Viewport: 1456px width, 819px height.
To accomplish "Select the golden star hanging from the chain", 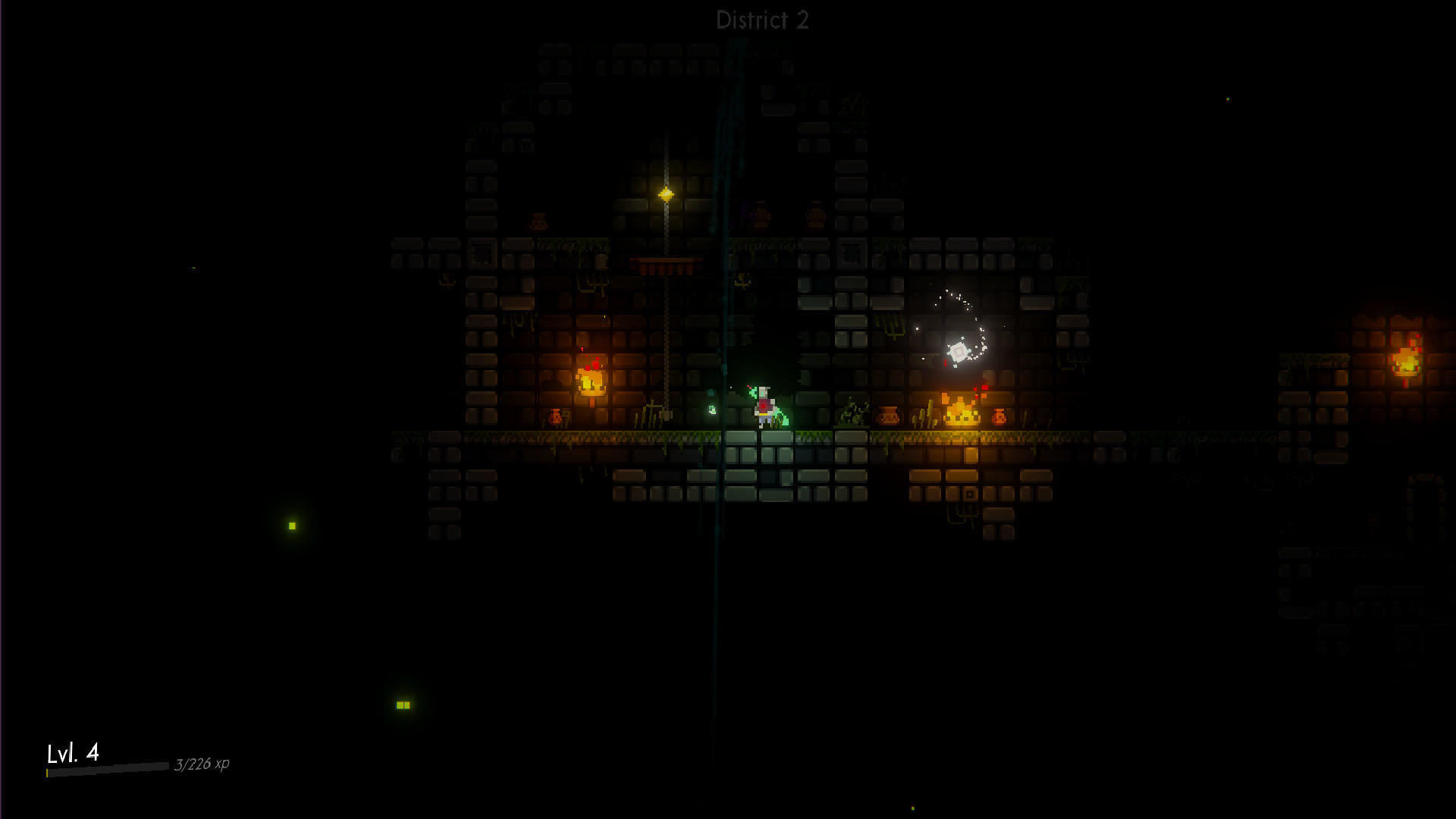I will (667, 194).
